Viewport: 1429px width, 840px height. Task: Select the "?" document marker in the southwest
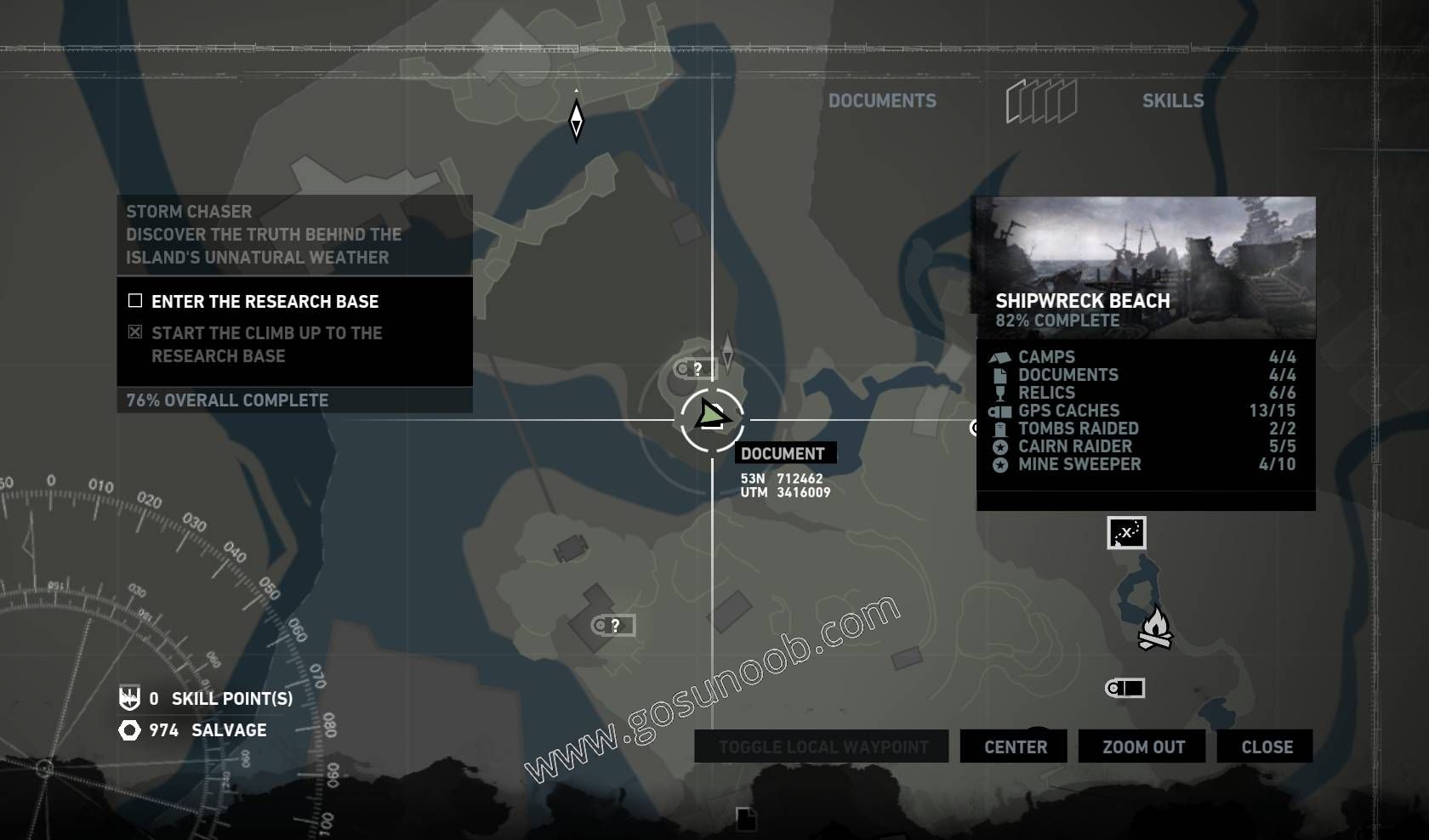pyautogui.click(x=607, y=626)
